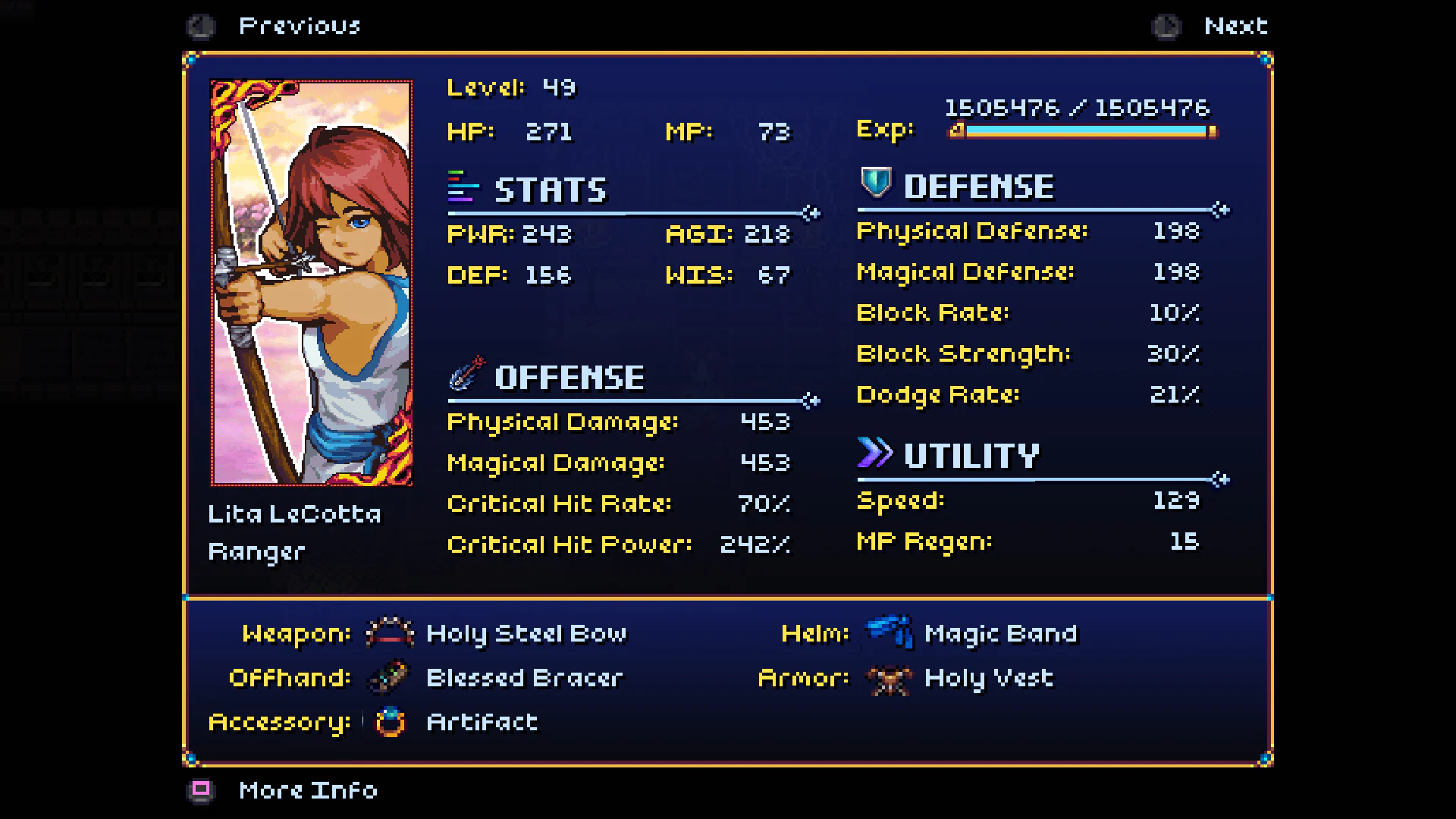Go back using the Previous character option
The image size is (1456, 819).
click(x=300, y=26)
